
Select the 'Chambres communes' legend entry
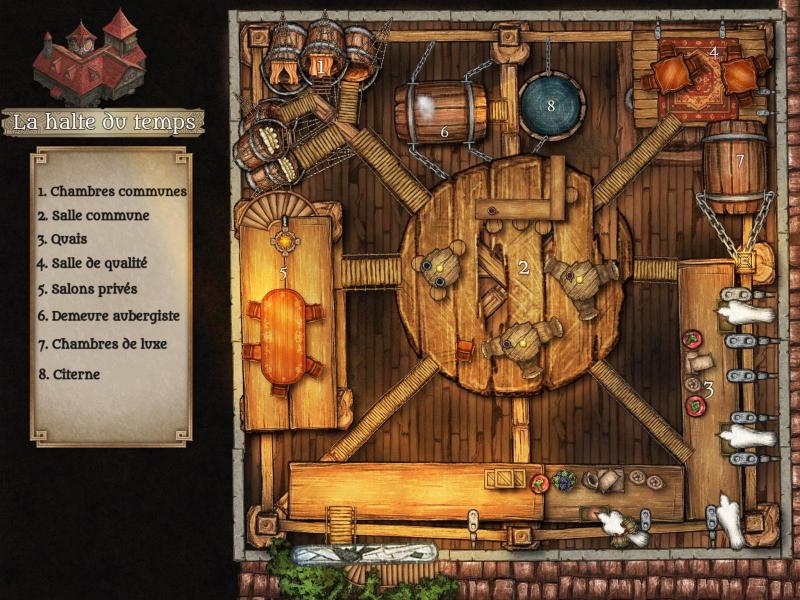point(112,191)
